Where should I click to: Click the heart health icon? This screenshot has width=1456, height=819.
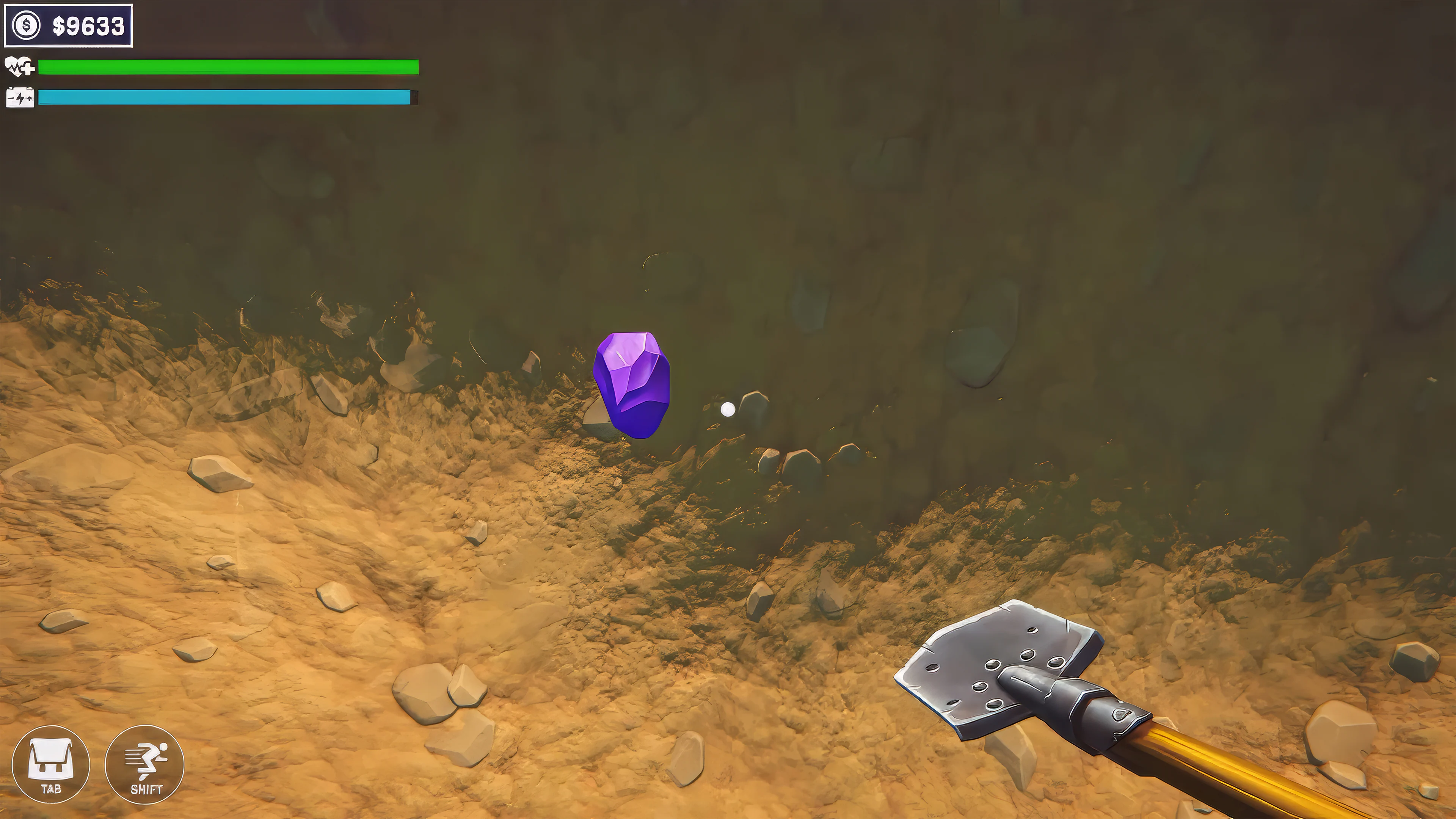pos(15,66)
